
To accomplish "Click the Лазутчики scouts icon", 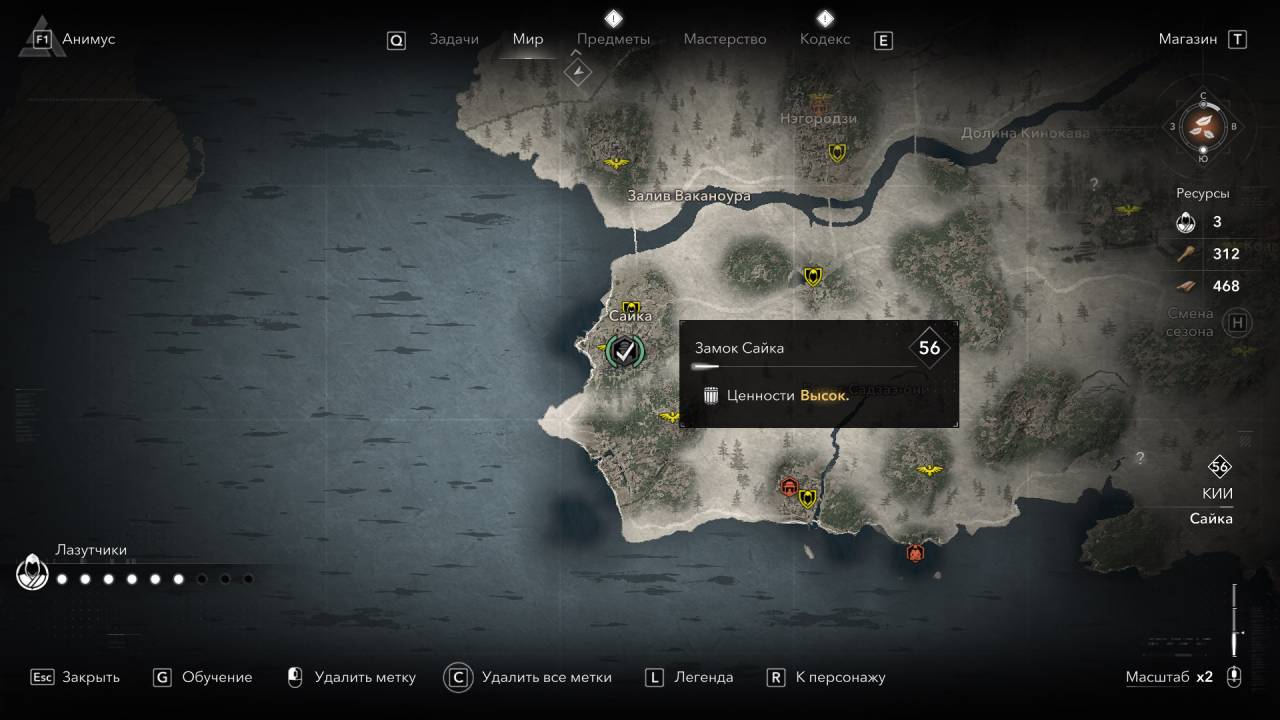I will (x=32, y=574).
